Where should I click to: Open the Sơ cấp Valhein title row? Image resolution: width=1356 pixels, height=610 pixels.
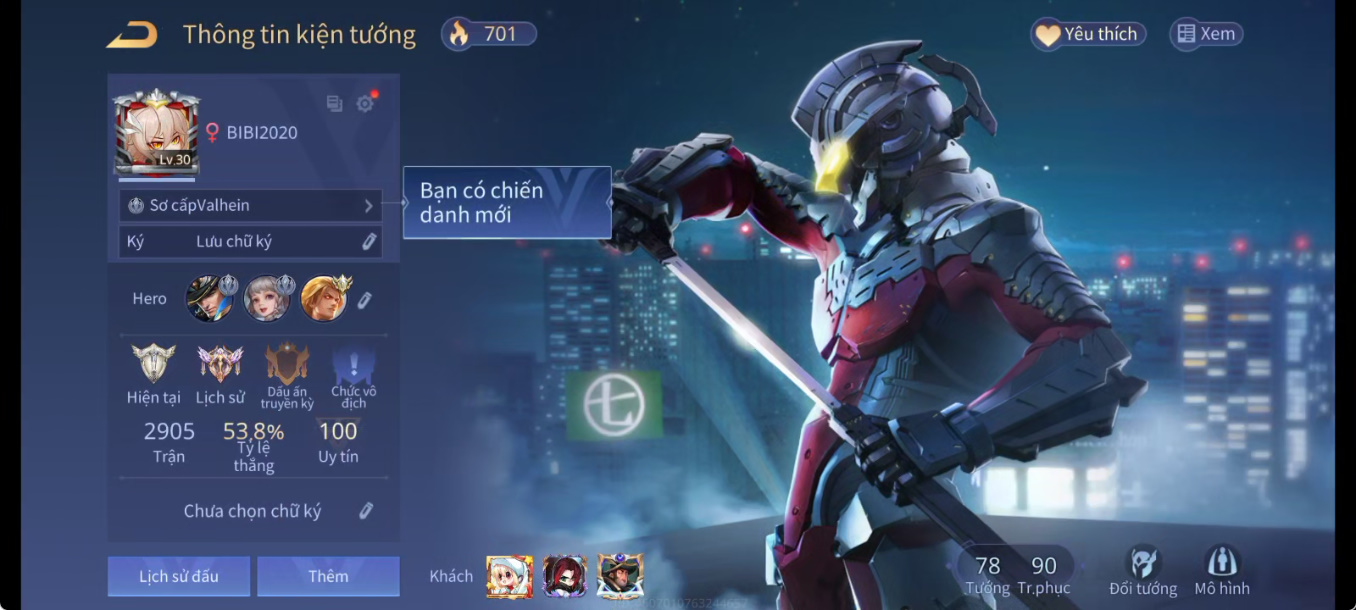coord(250,205)
